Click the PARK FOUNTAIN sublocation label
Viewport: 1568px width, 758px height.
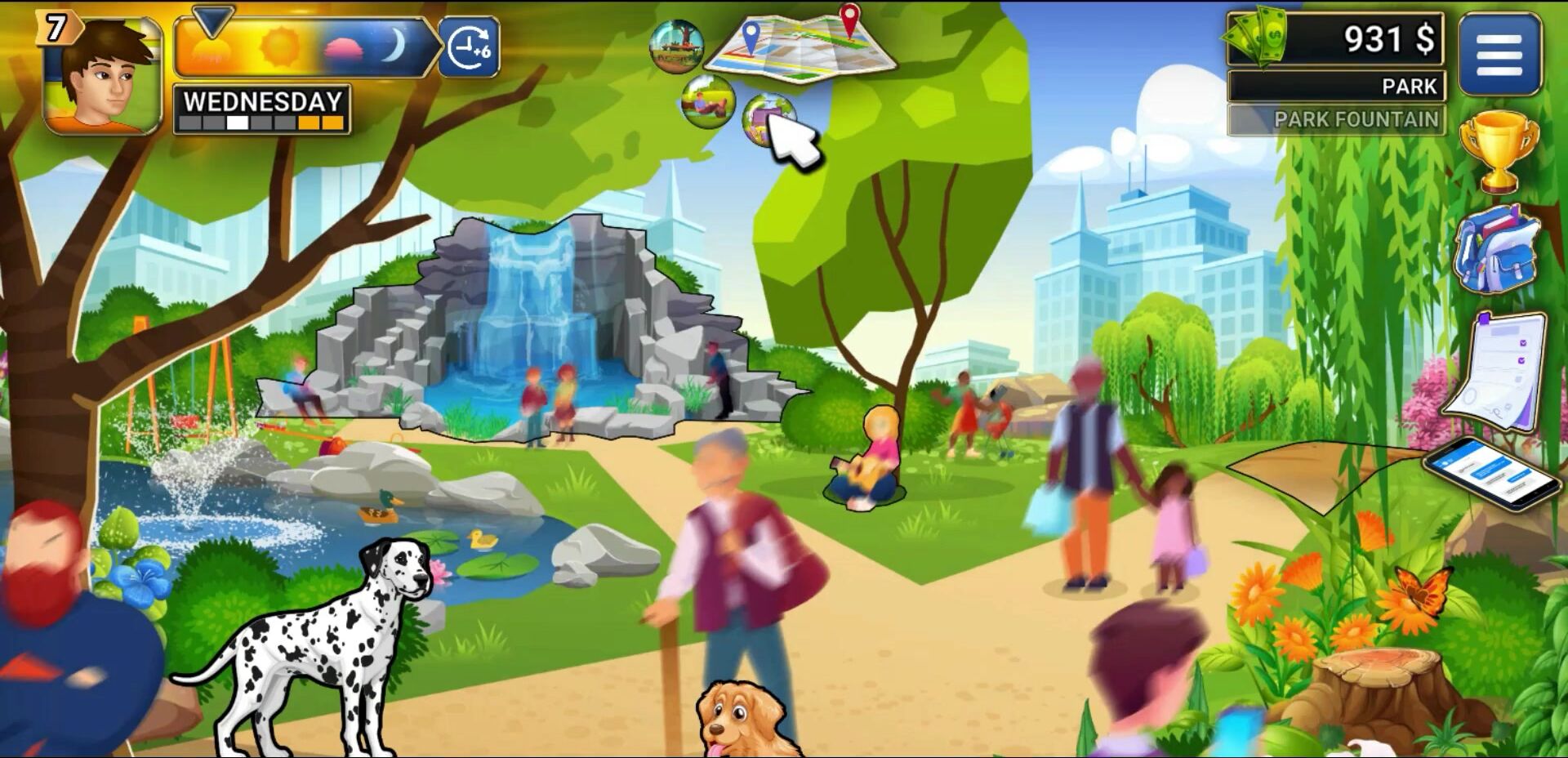click(x=1336, y=120)
